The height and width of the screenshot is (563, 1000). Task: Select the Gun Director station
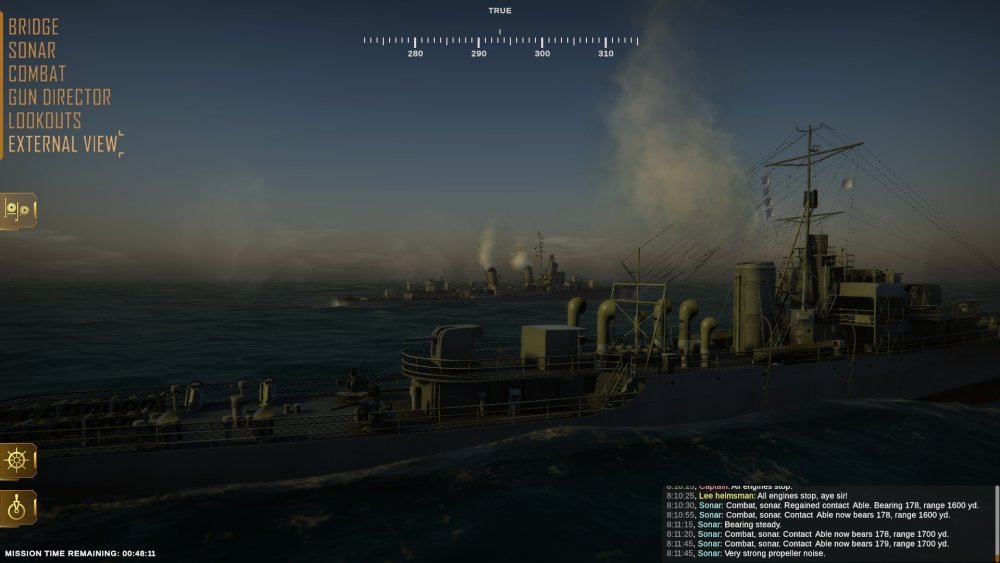coord(60,97)
